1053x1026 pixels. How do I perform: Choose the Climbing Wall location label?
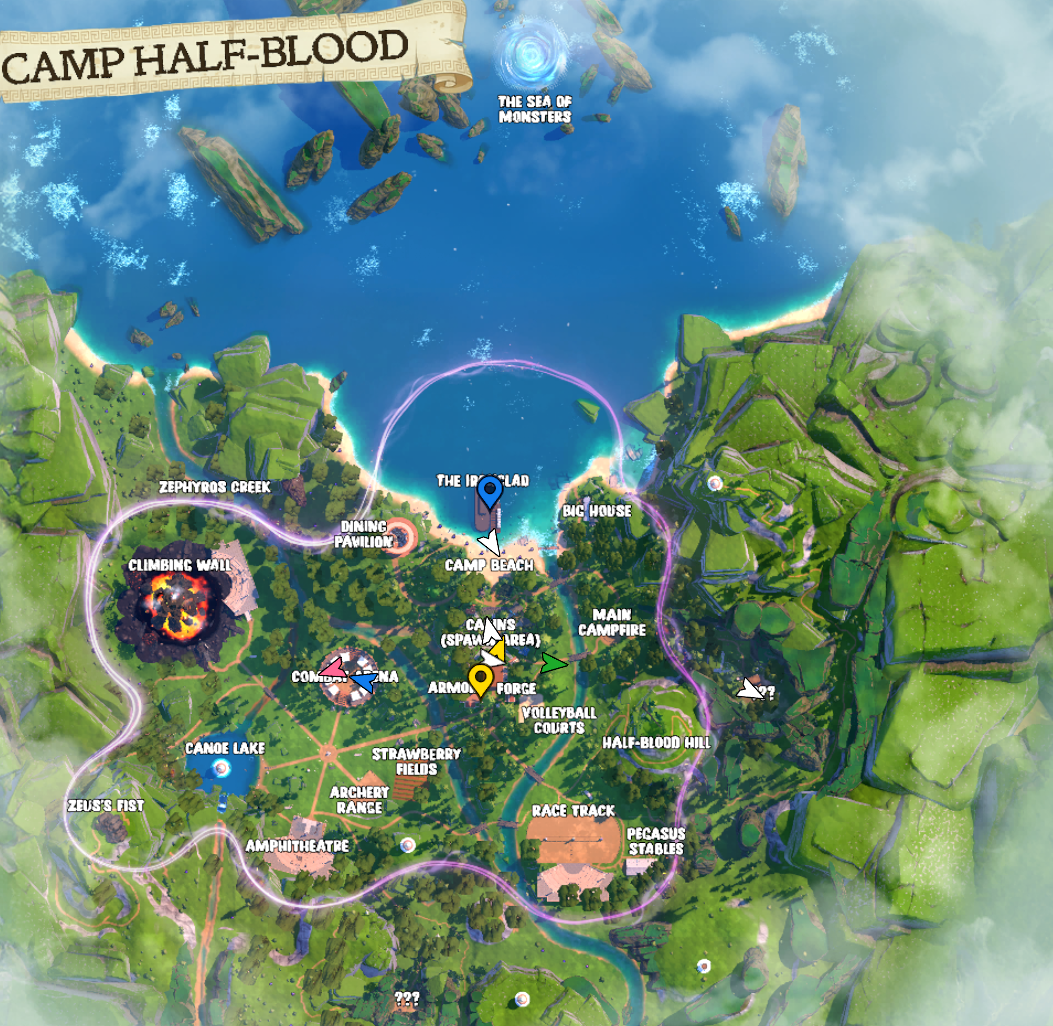pyautogui.click(x=180, y=565)
